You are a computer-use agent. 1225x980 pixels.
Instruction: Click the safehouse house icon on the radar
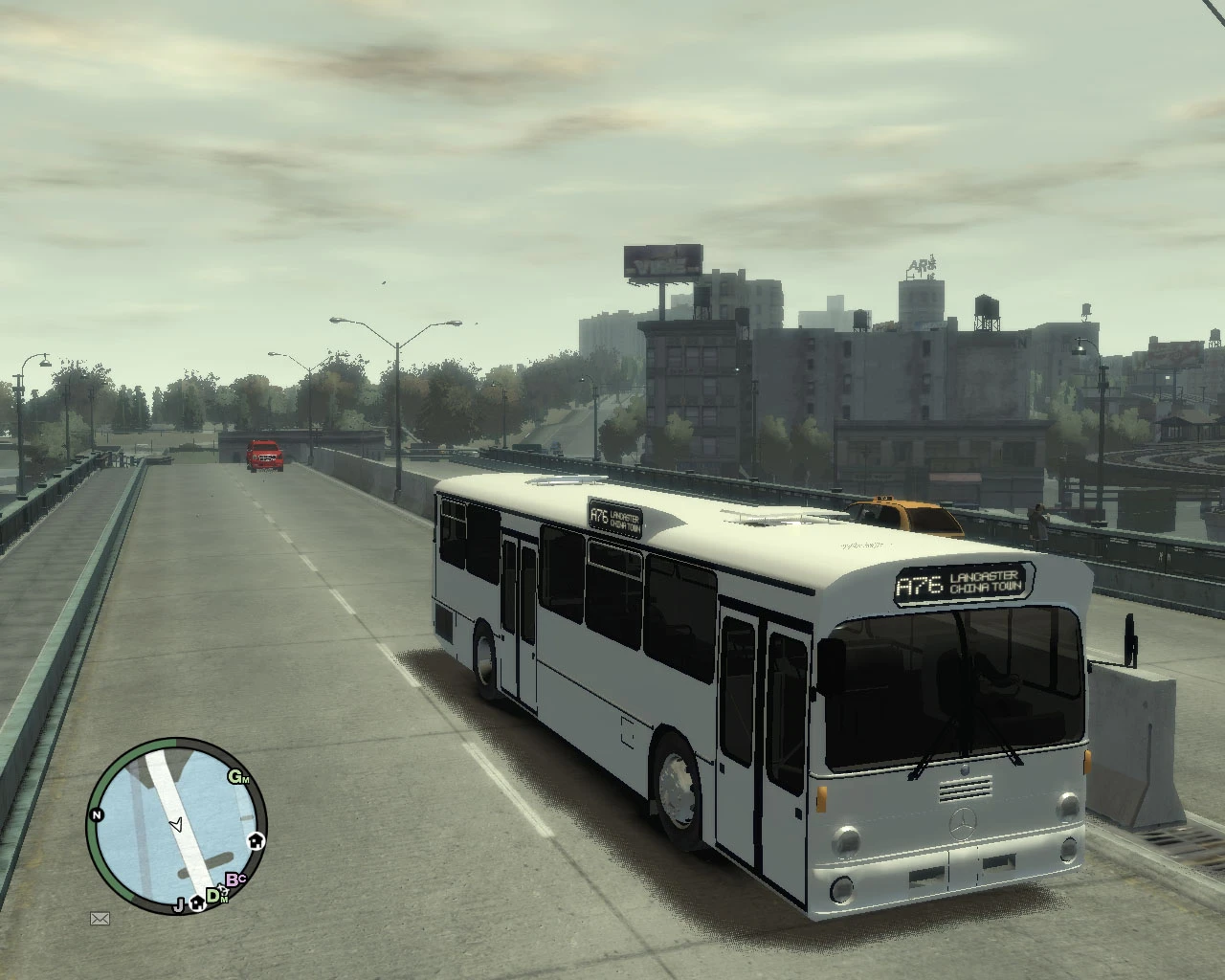point(256,840)
